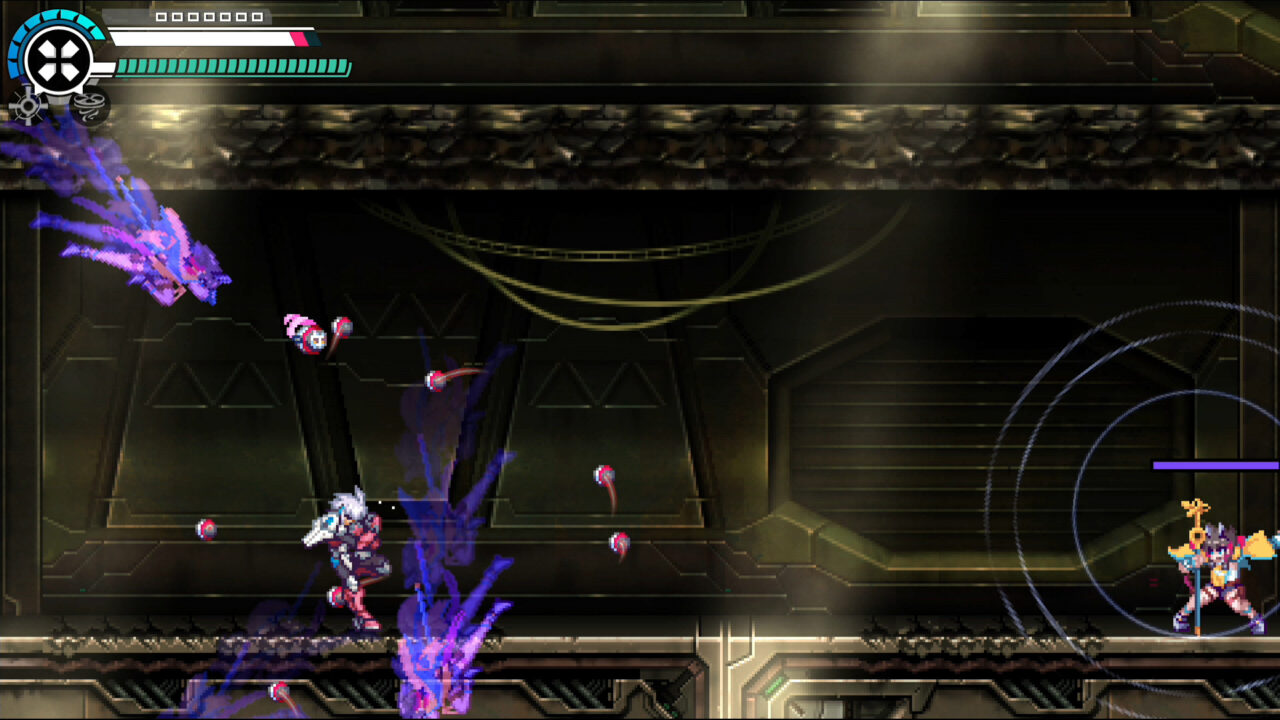
Task: Click the gear-shaped skill icon below the weapon wheel
Action: [x=27, y=104]
